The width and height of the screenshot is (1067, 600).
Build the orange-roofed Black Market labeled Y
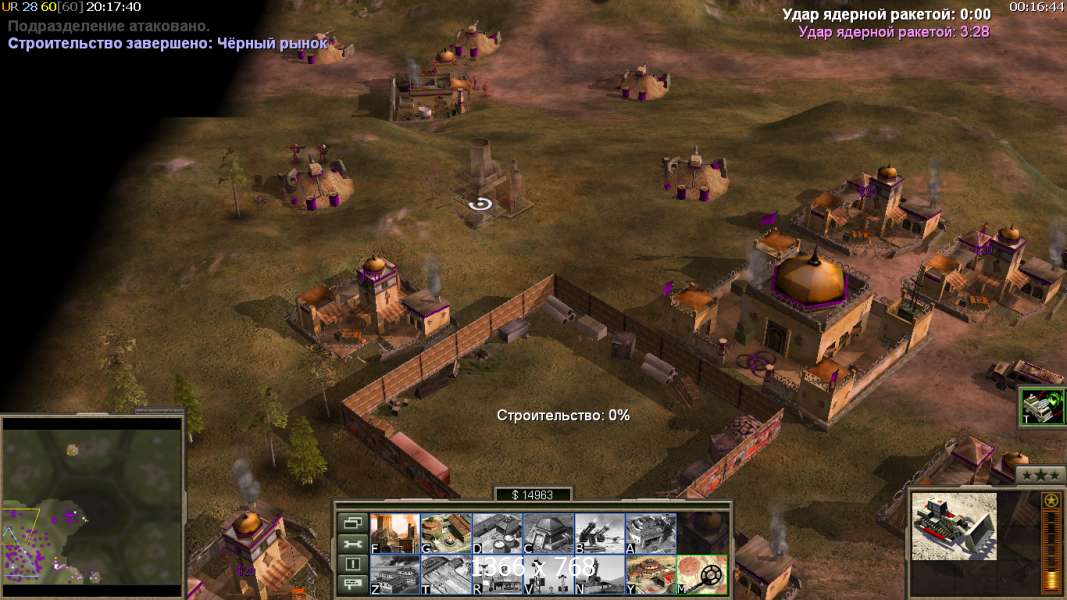pyautogui.click(x=650, y=574)
